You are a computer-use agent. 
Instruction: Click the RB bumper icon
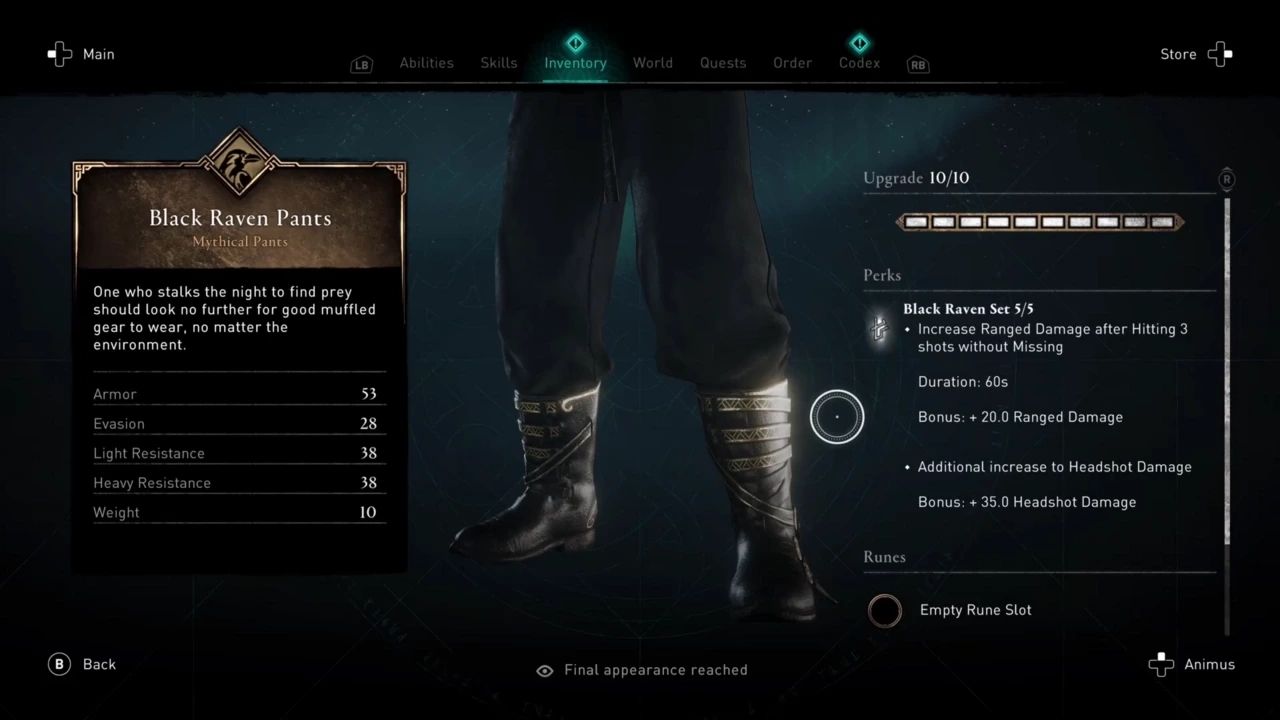(918, 64)
